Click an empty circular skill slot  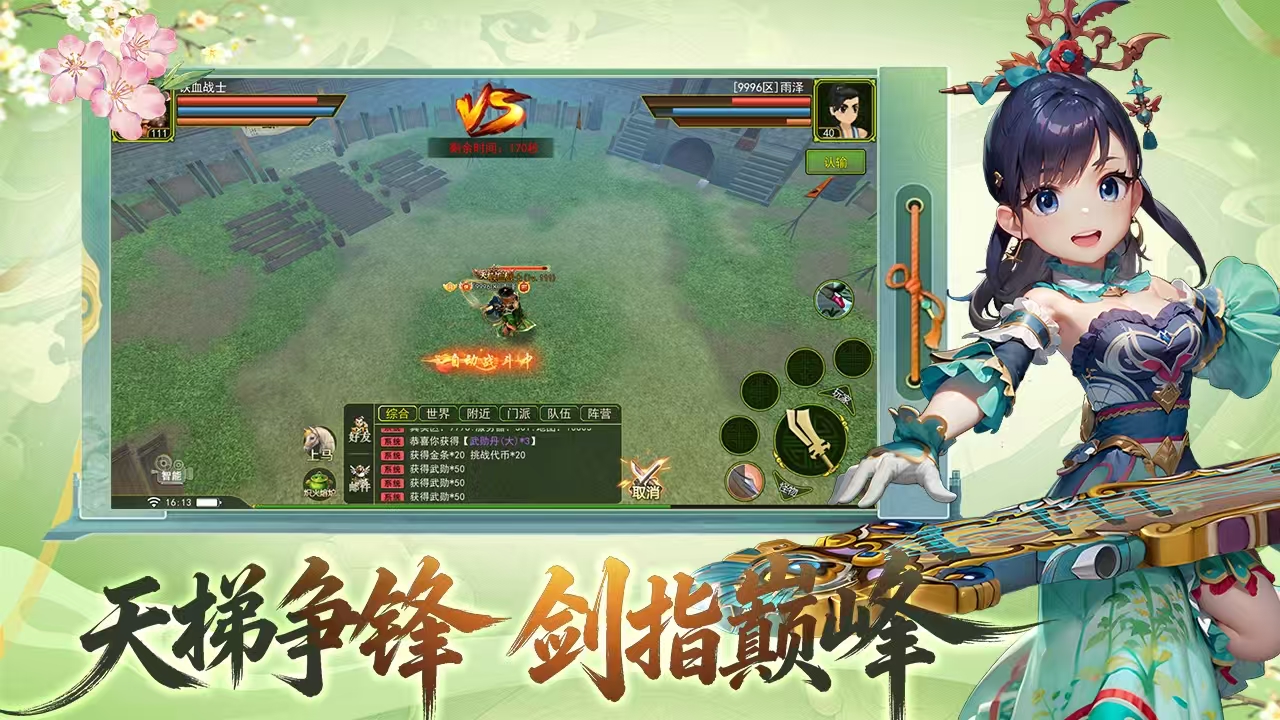(x=803, y=367)
